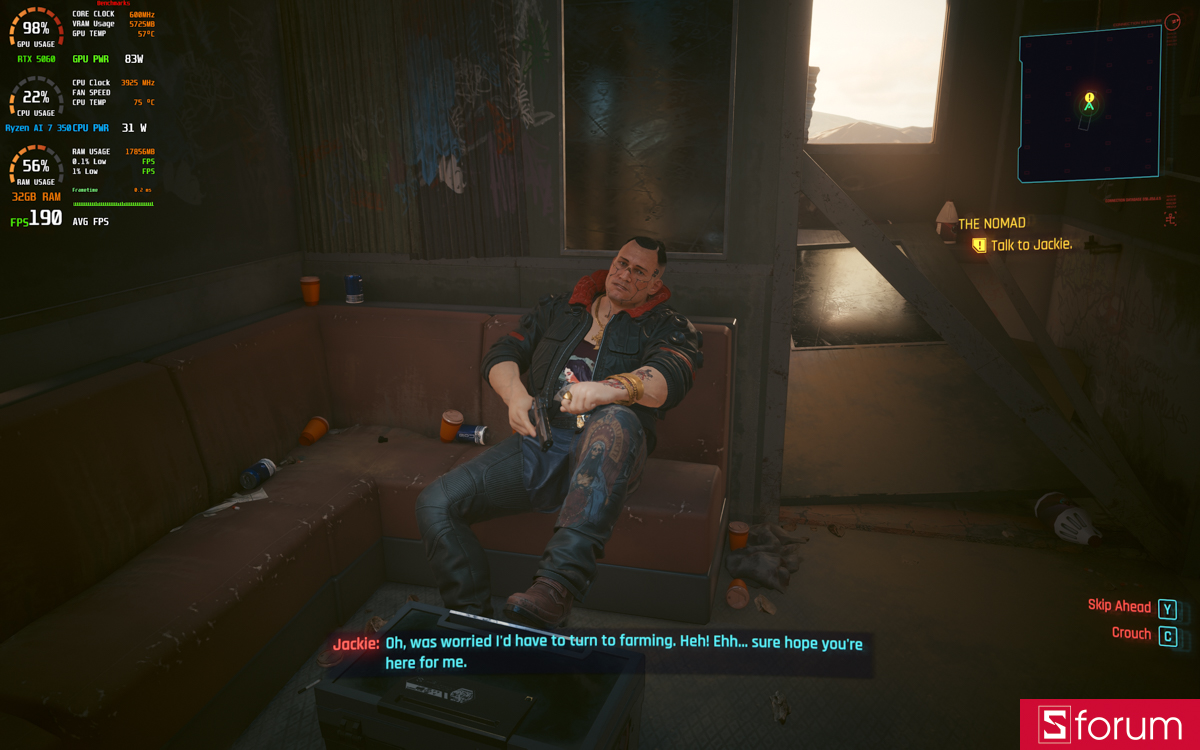Click the Skip Ahead prompt label
The width and height of the screenshot is (1200, 750).
1119,606
